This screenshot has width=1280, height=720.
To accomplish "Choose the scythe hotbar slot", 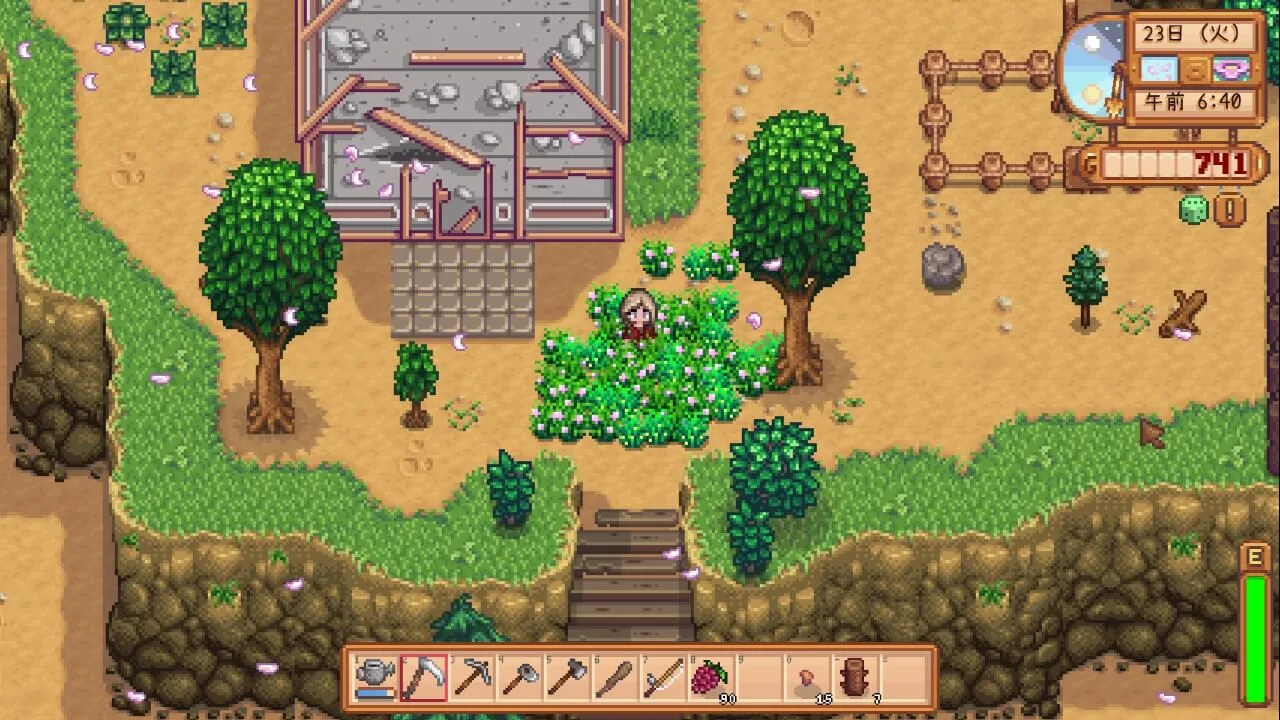I will [x=423, y=678].
